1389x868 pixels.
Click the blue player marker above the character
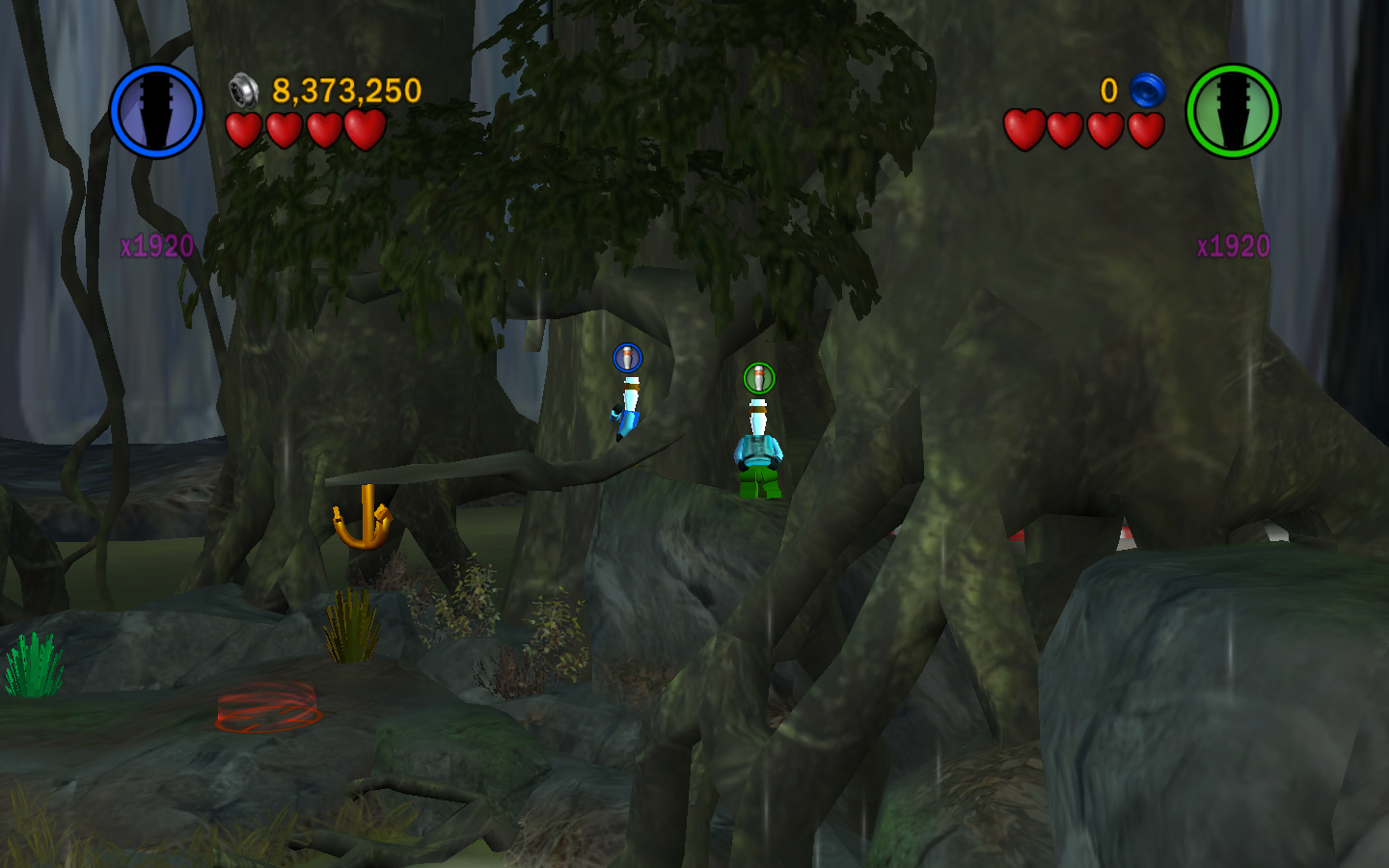tap(627, 358)
